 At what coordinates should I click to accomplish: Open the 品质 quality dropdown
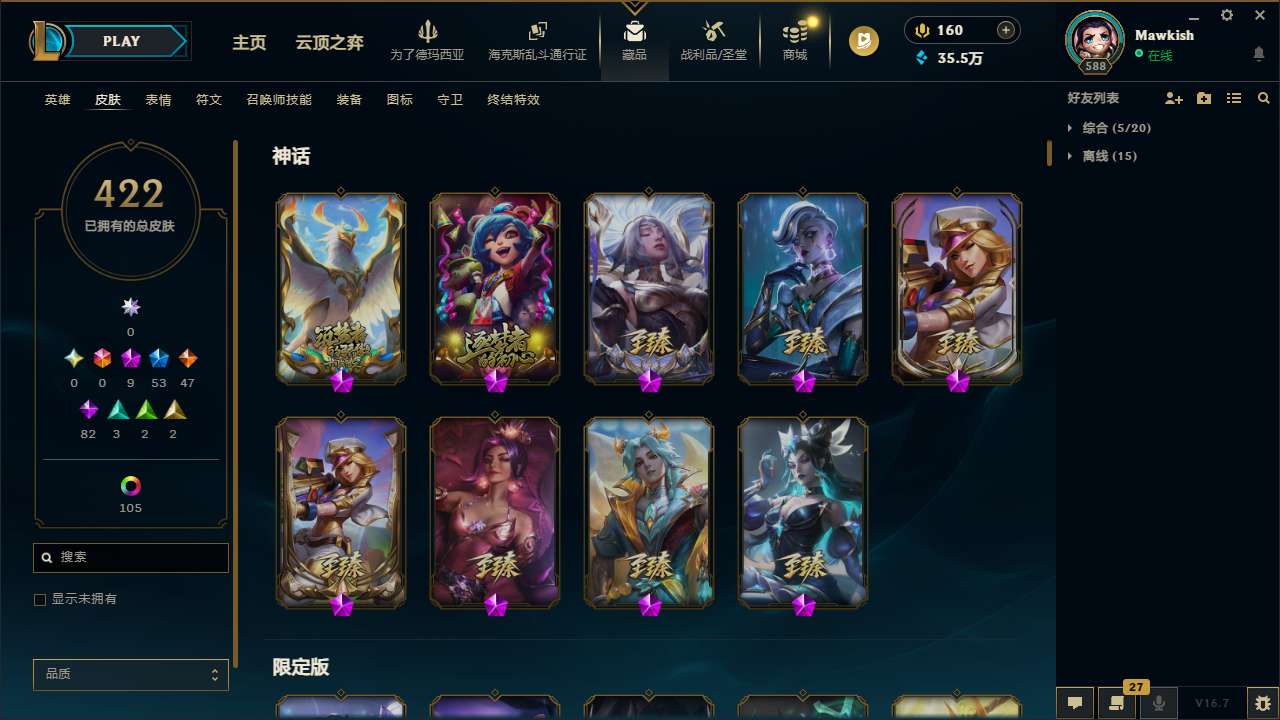pyautogui.click(x=130, y=674)
